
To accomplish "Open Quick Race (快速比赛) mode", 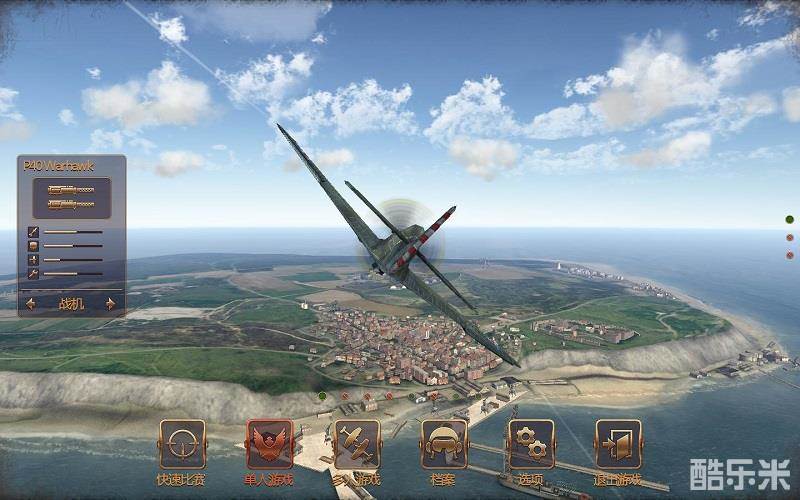I will pyautogui.click(x=182, y=444).
